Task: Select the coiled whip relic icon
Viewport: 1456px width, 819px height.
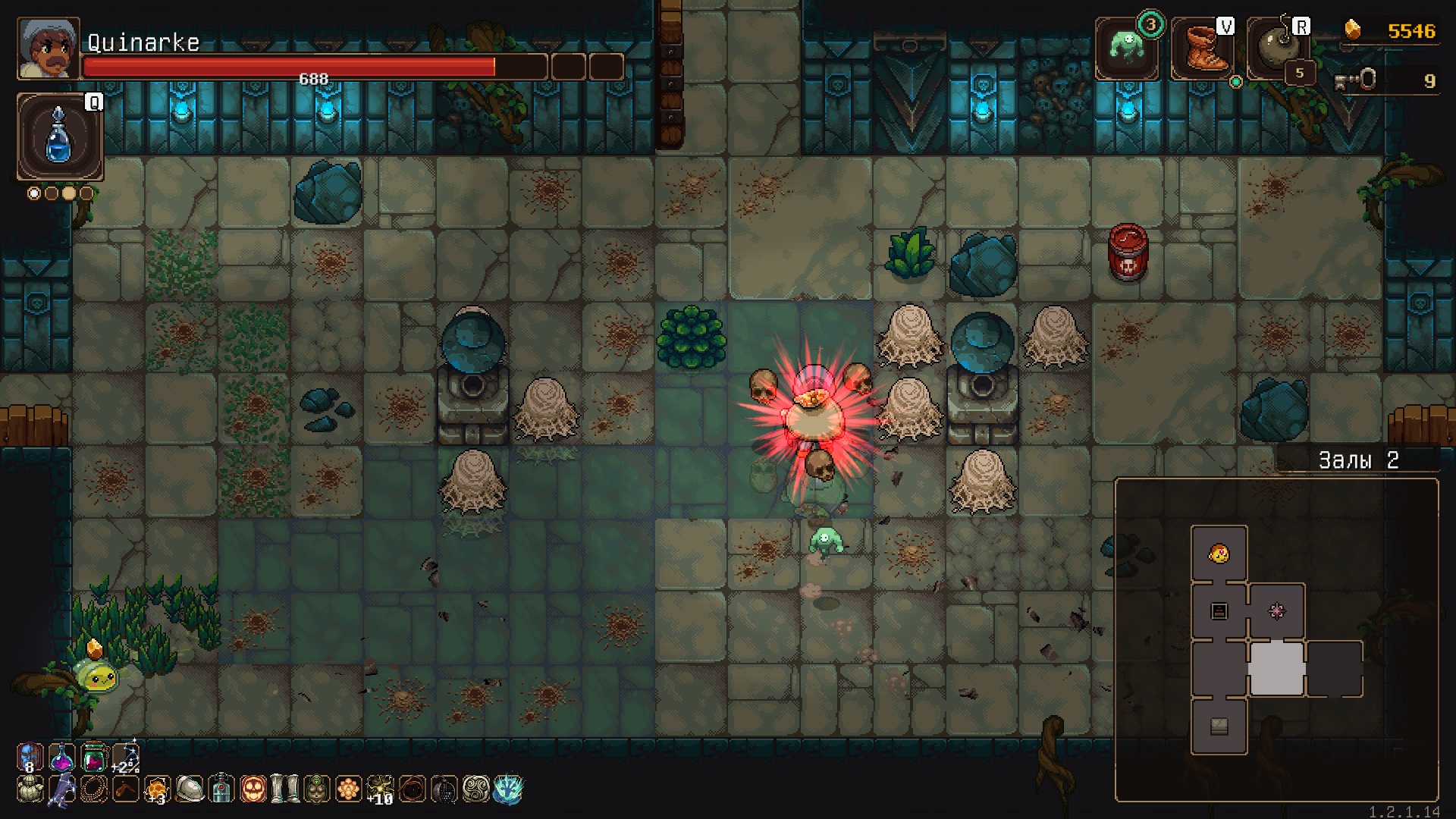Action: pos(413,789)
